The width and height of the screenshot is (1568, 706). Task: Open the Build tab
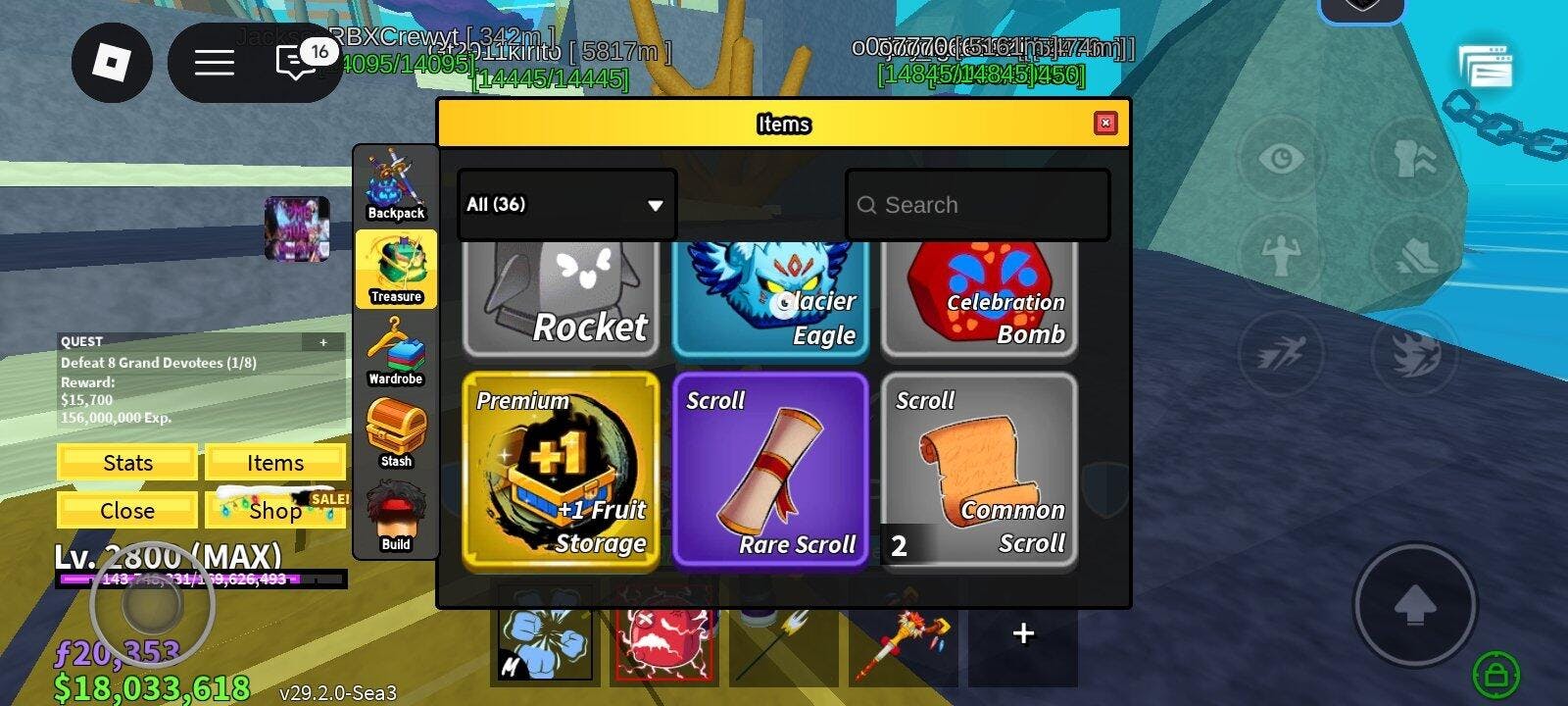396,518
